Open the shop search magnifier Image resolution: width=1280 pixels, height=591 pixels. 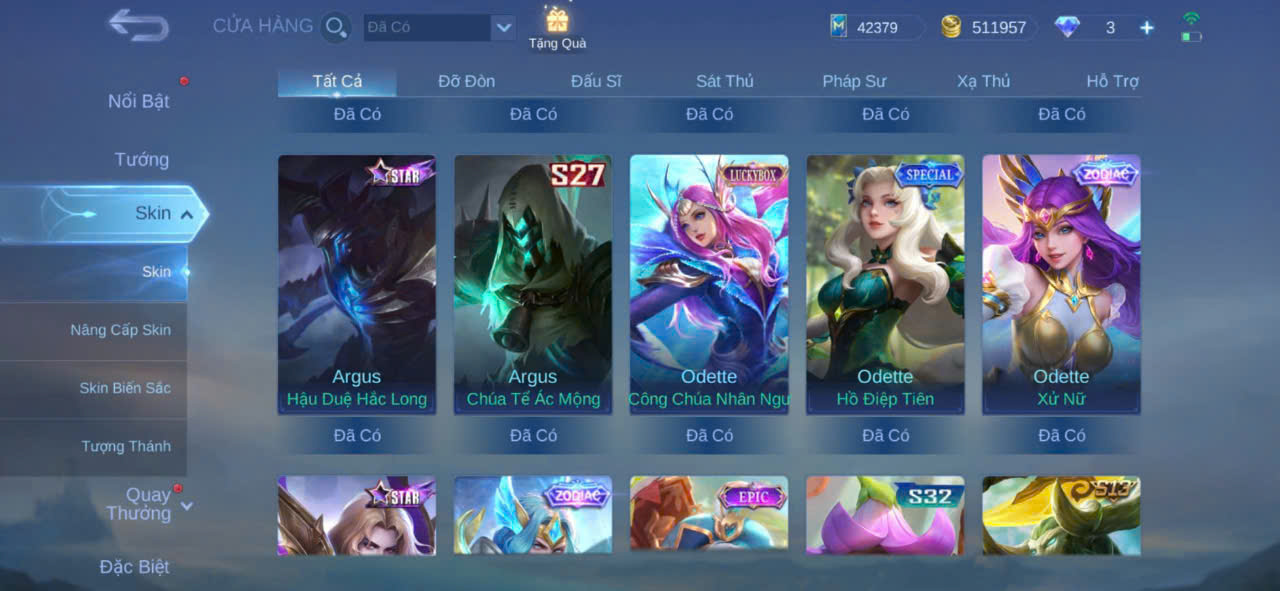pos(336,27)
